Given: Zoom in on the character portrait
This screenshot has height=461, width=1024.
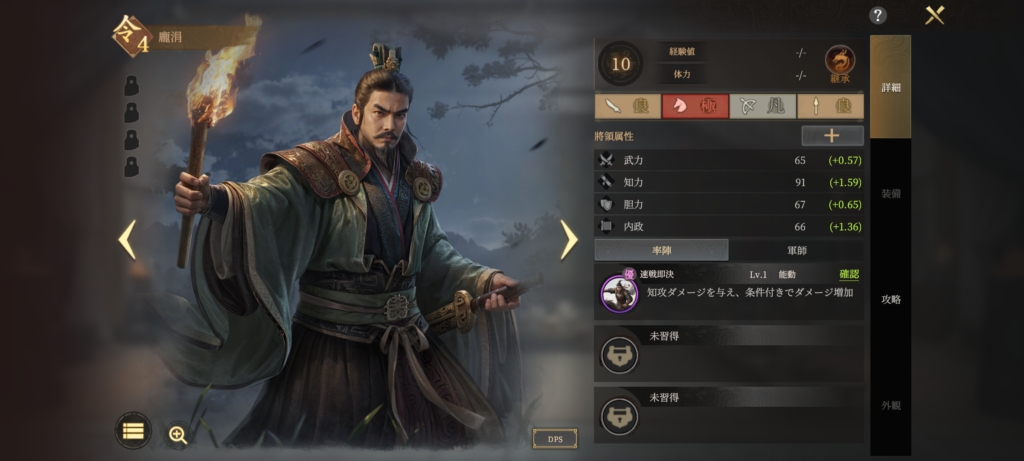Looking at the screenshot, I should pos(178,434).
